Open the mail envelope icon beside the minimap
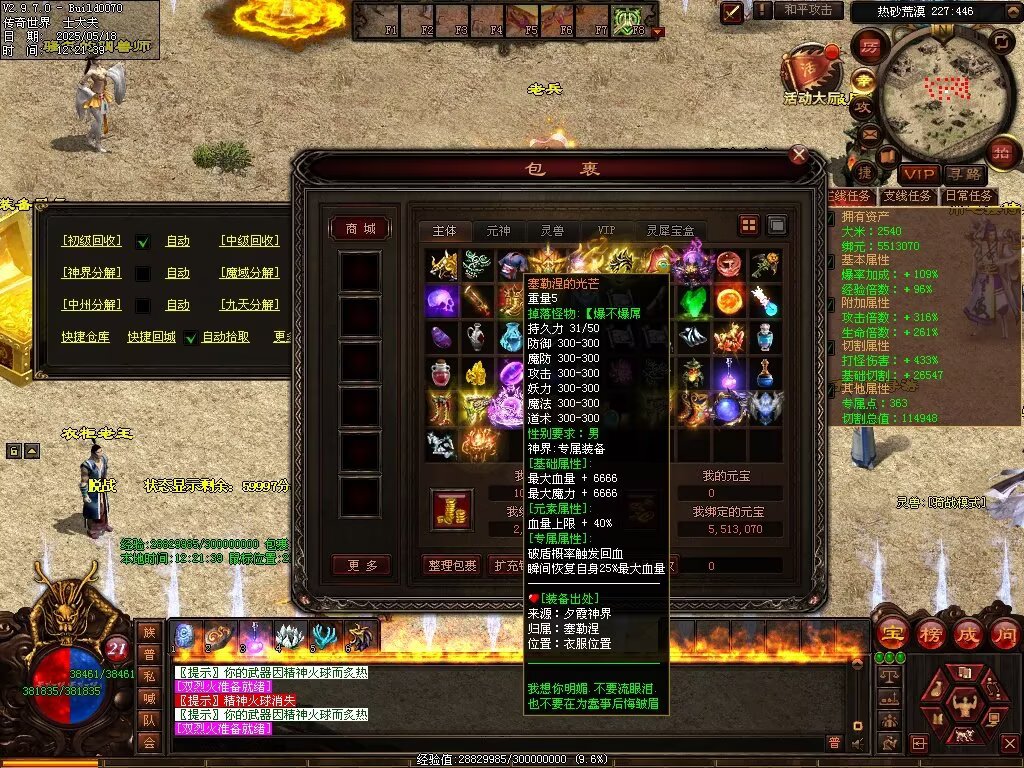 pyautogui.click(x=869, y=133)
